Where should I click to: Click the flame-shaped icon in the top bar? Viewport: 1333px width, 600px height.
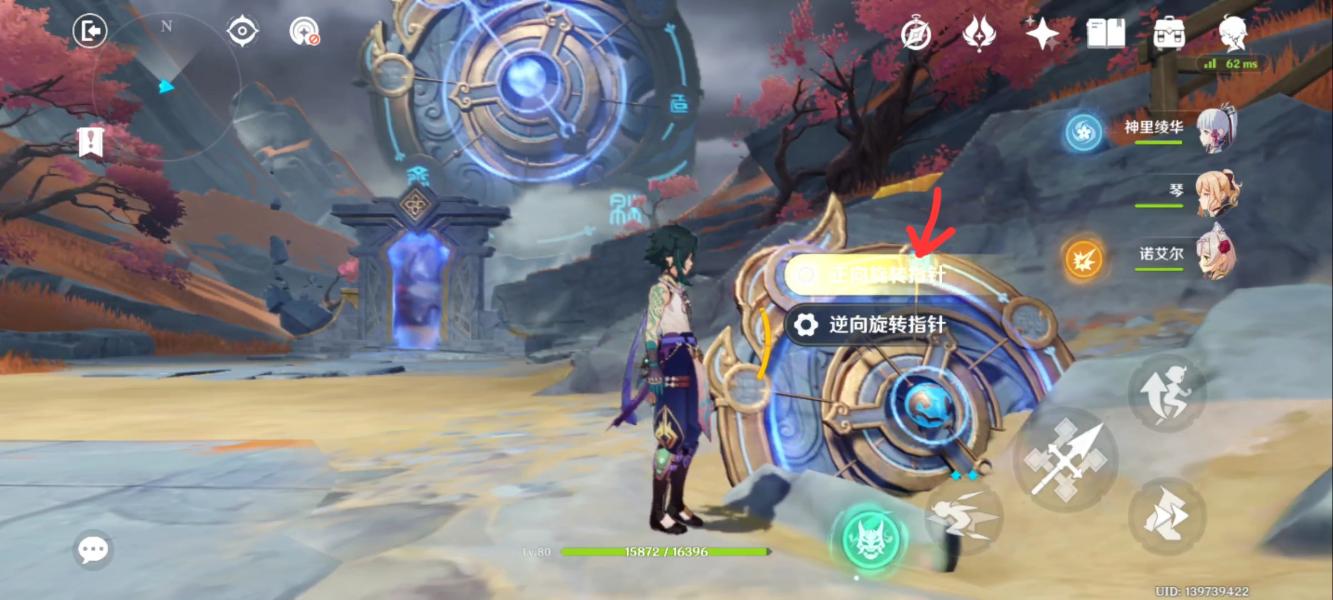978,33
